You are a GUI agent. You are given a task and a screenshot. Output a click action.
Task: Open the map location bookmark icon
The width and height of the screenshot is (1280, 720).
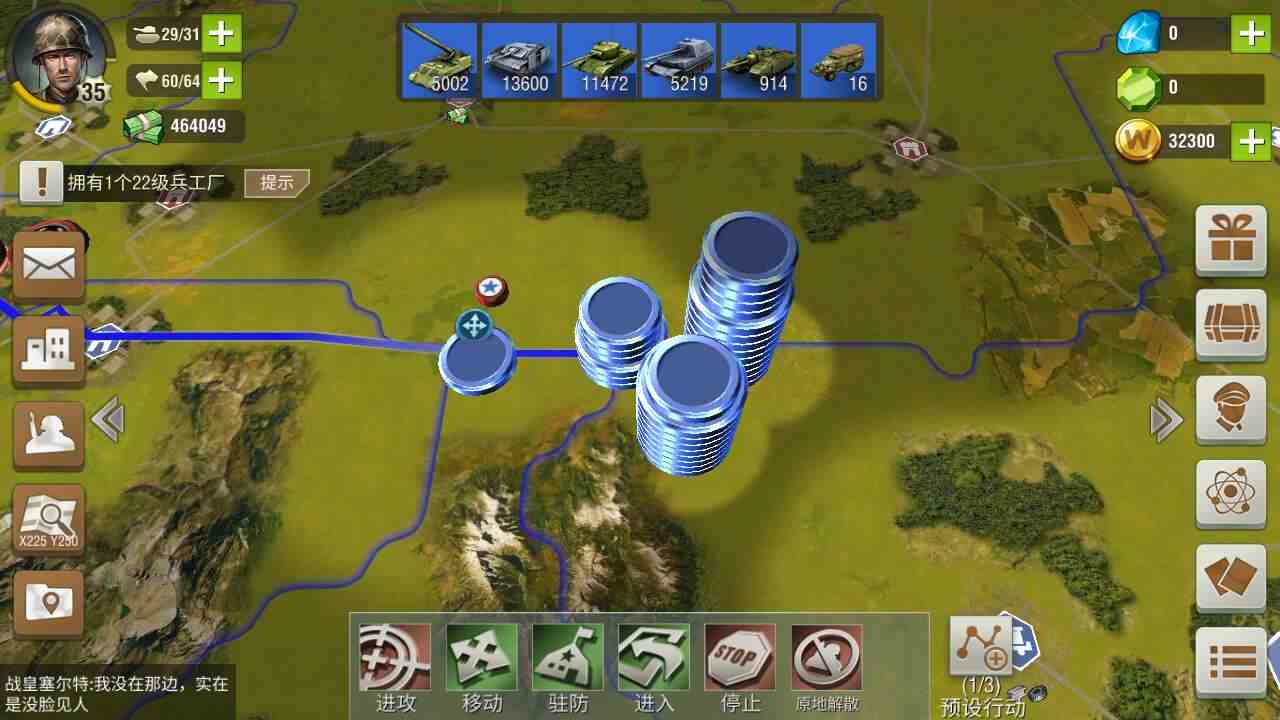pos(48,602)
